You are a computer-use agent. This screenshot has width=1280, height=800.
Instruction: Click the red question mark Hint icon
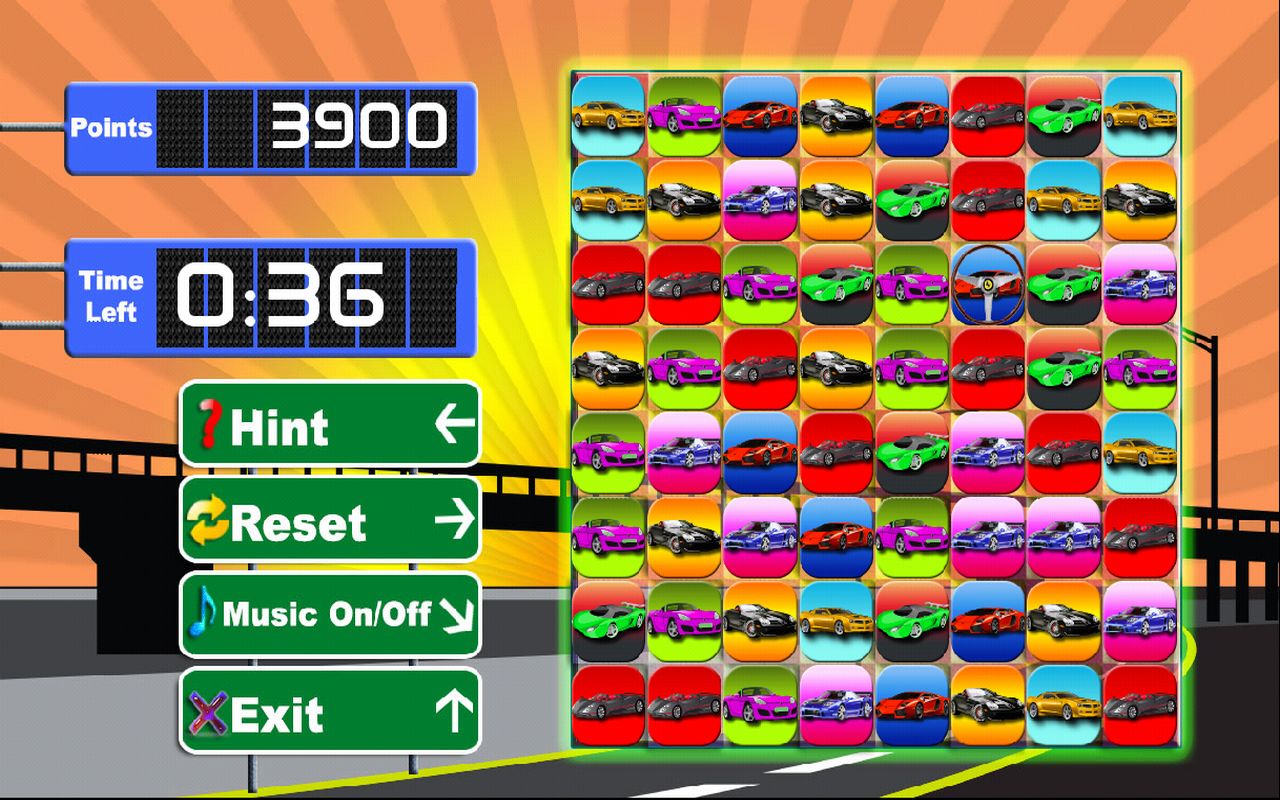pos(208,427)
